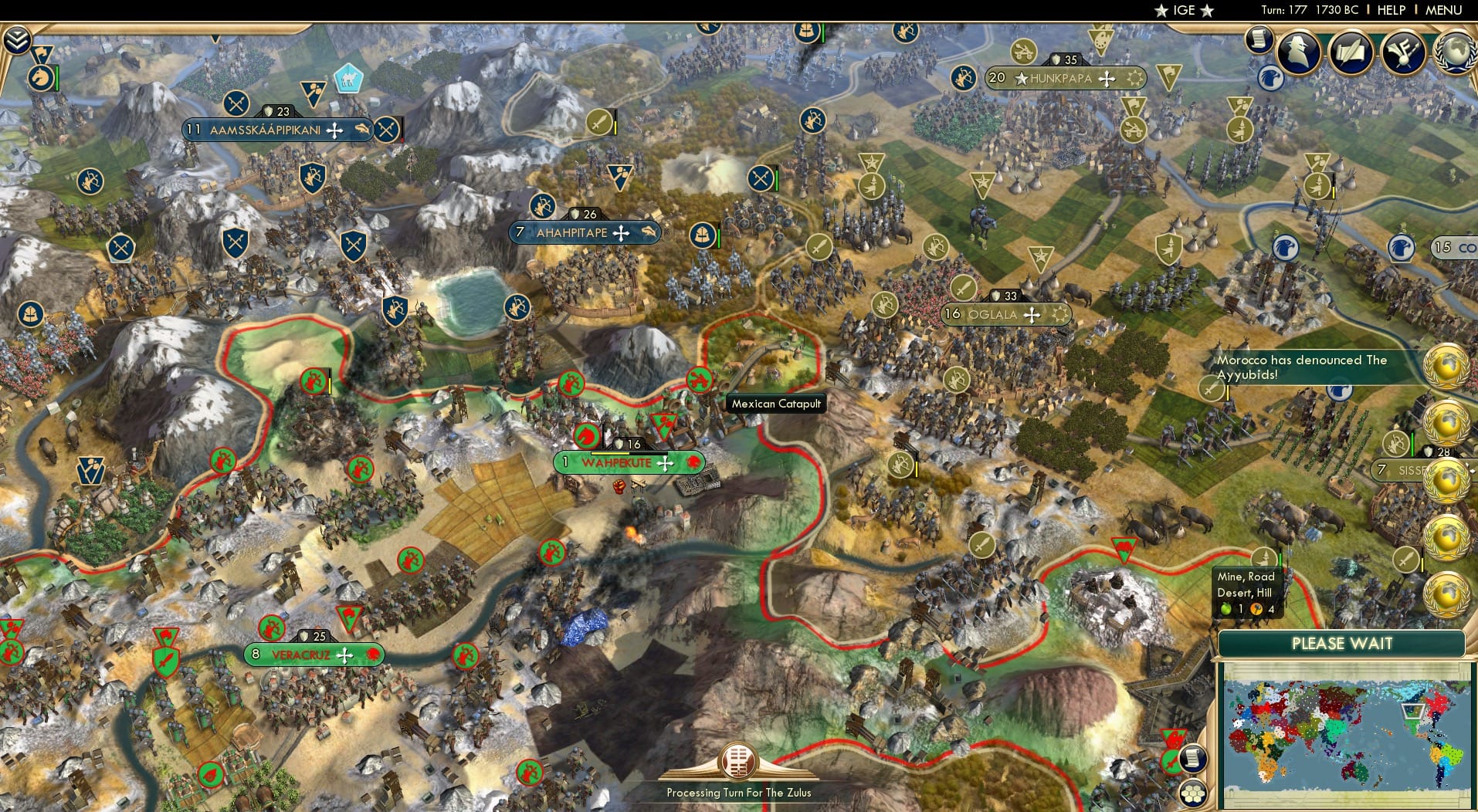This screenshot has height=812, width=1478.
Task: Click the Morocco denounced Ayyubids notification
Action: click(x=1305, y=367)
